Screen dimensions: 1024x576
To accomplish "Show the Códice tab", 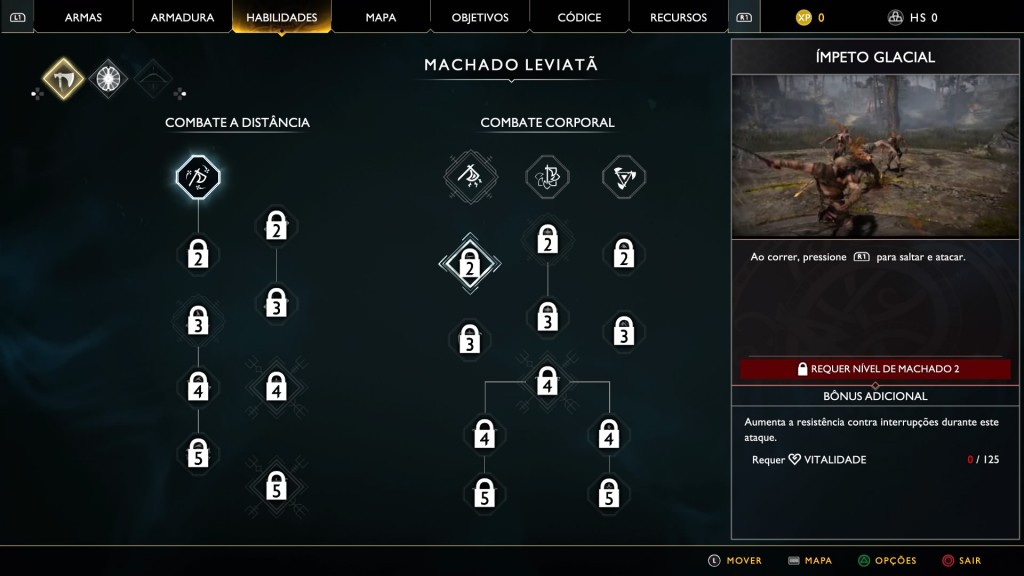I will point(579,17).
